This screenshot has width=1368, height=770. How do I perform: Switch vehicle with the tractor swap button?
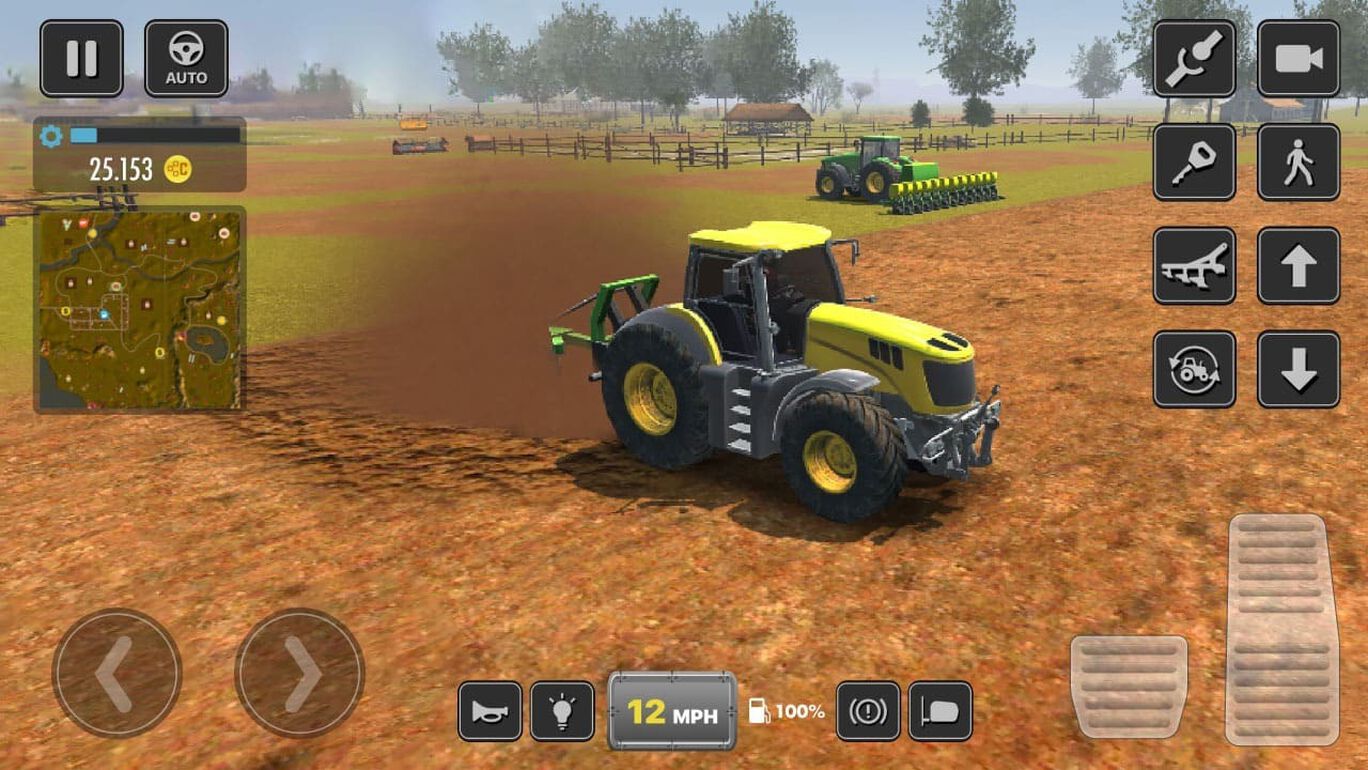tap(1194, 369)
